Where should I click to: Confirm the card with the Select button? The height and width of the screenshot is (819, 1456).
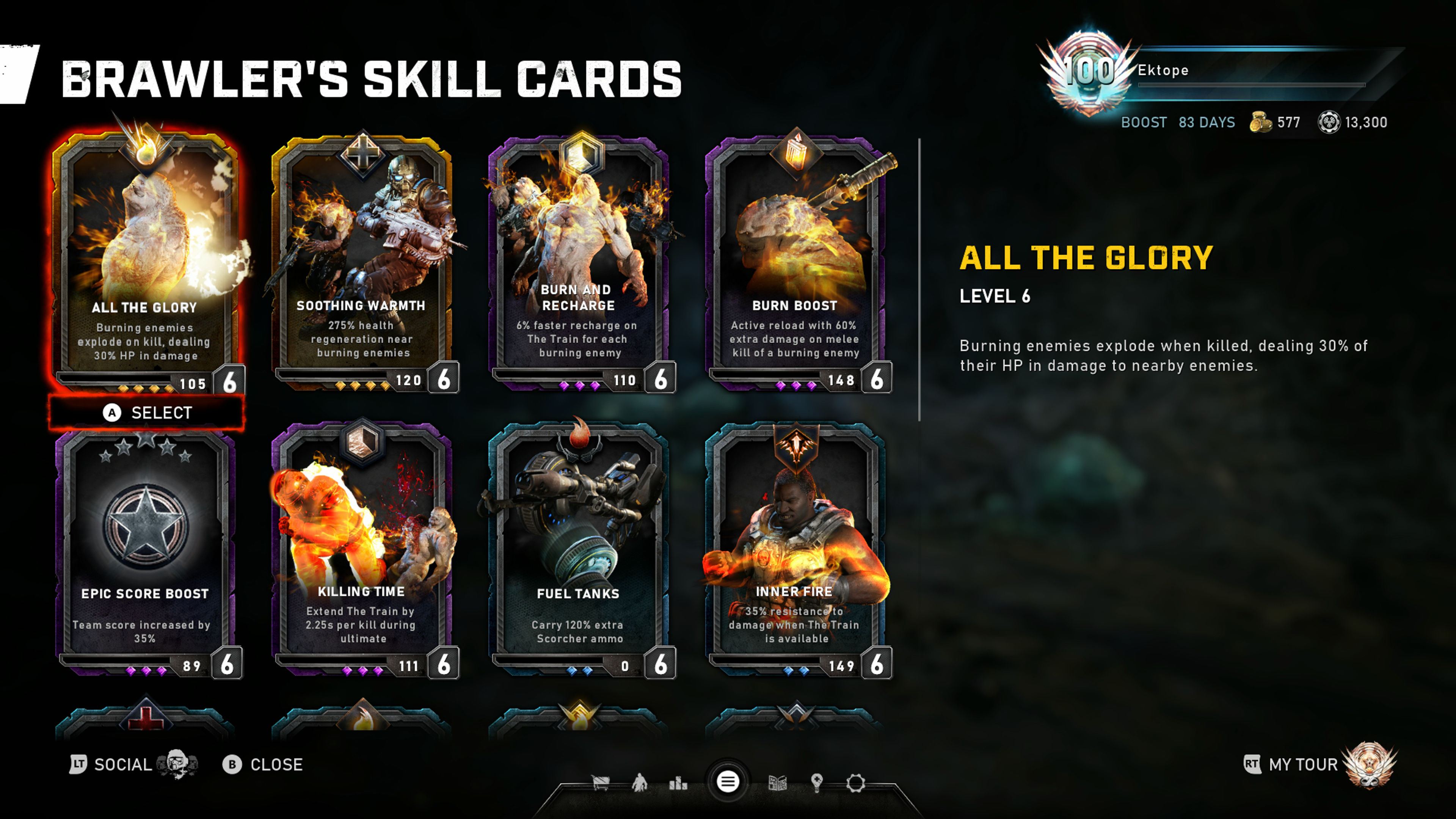click(x=147, y=413)
